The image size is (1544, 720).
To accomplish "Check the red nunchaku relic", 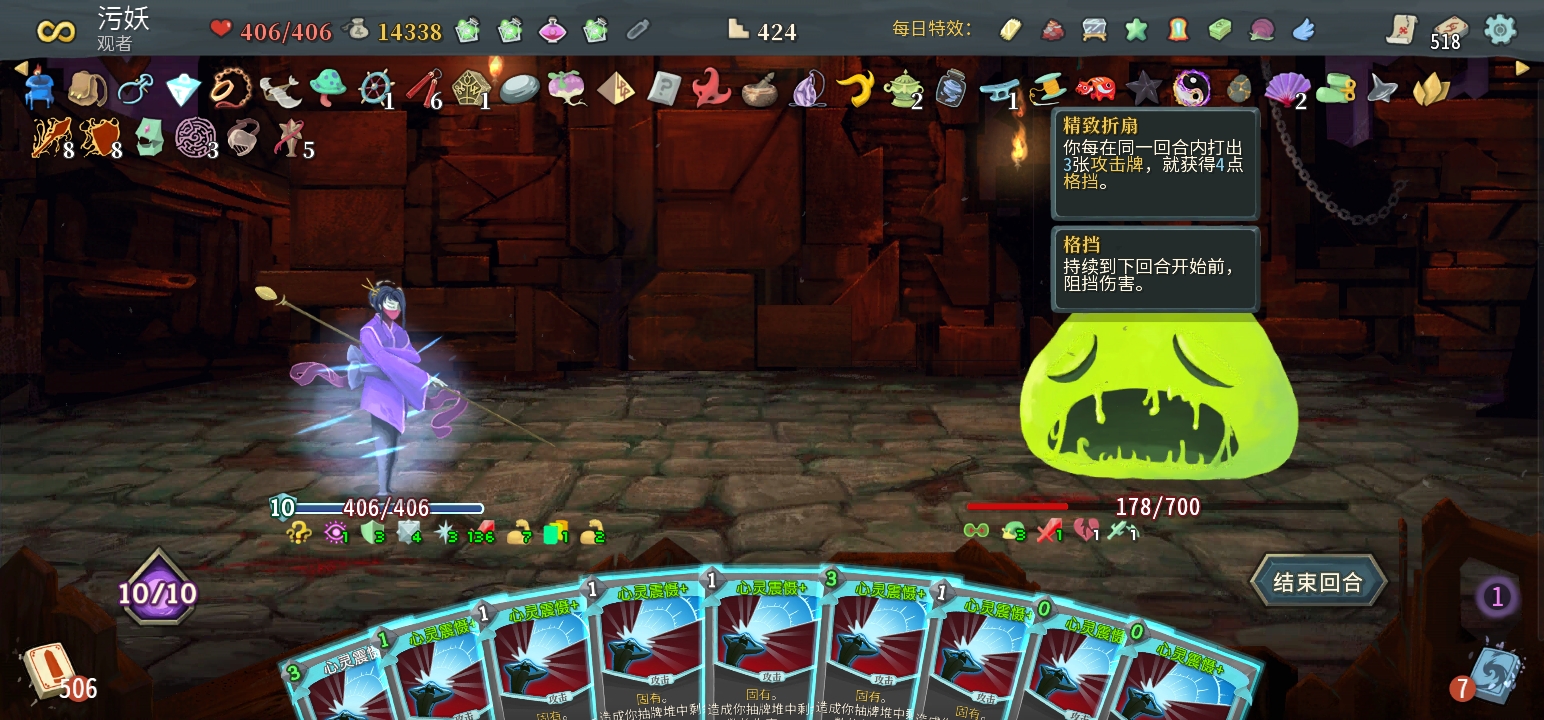I will tap(424, 89).
